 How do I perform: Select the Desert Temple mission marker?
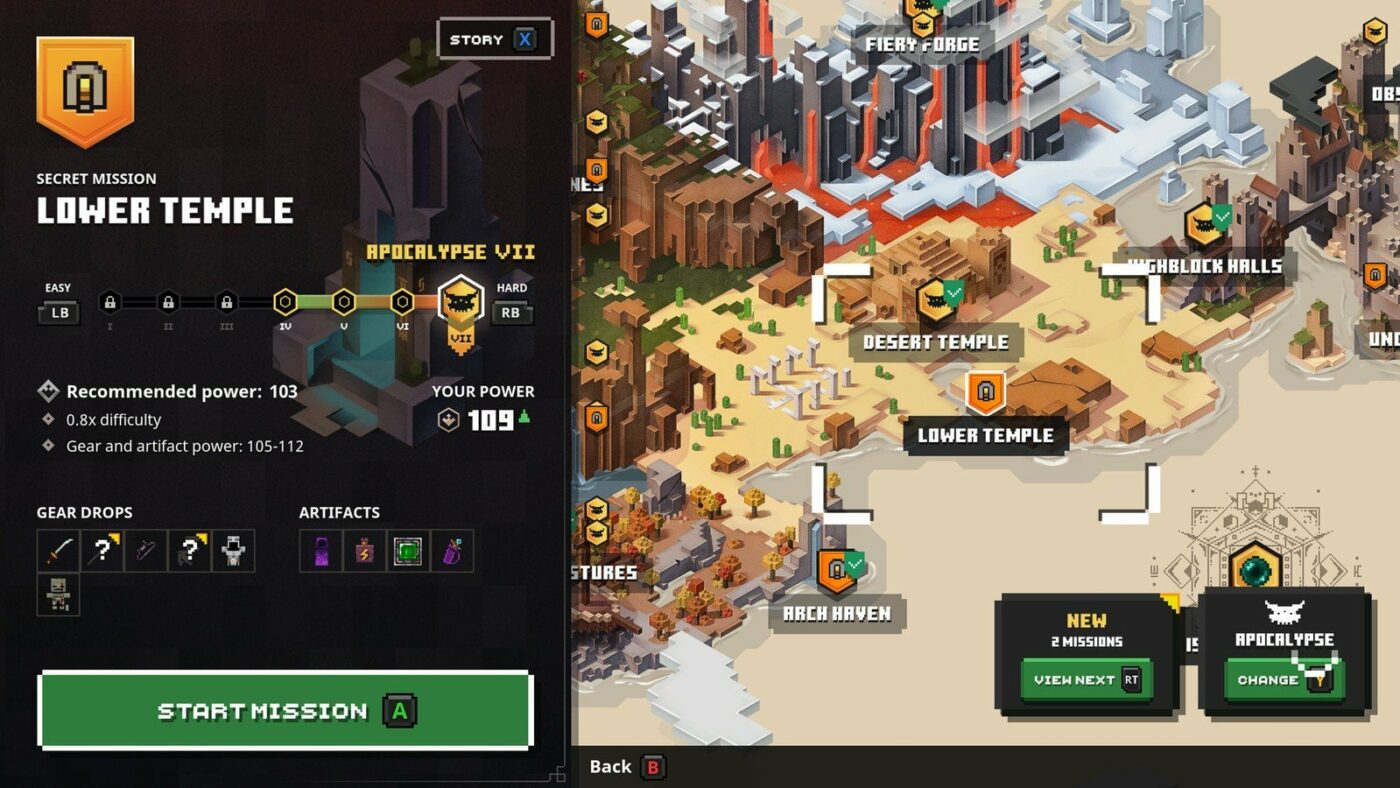pyautogui.click(x=936, y=302)
